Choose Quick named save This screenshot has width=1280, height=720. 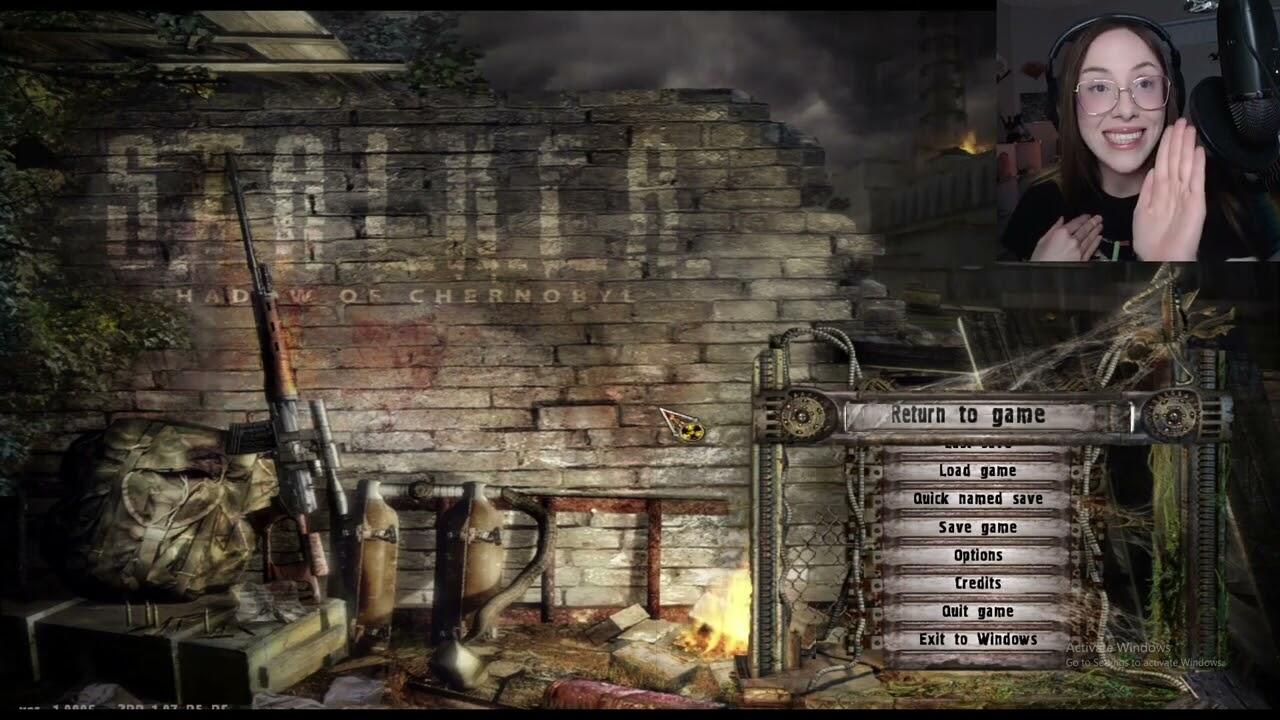(977, 499)
